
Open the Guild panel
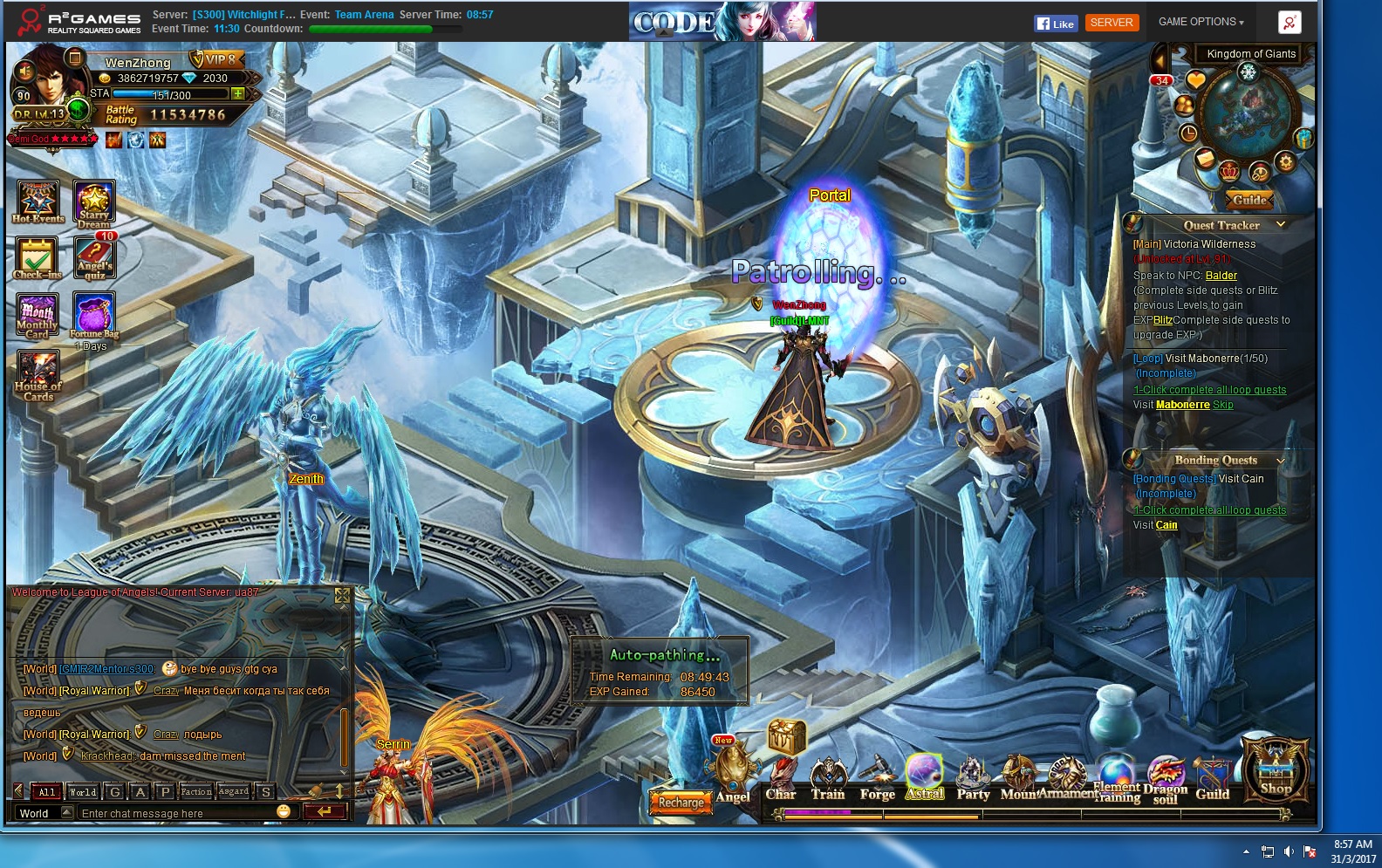click(1212, 779)
